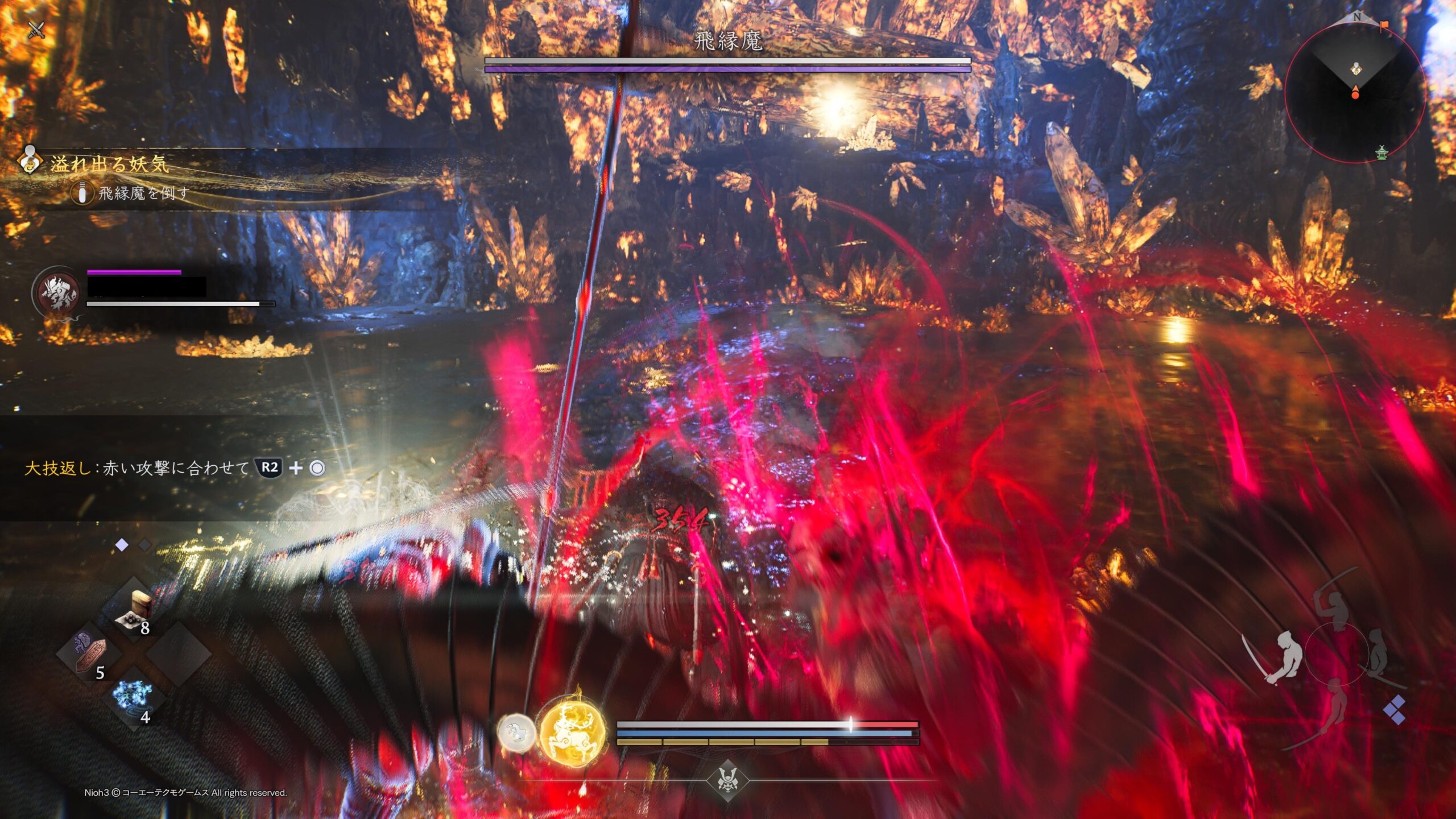Select the glowing blue item slot
The image size is (1456, 819).
pos(133,698)
